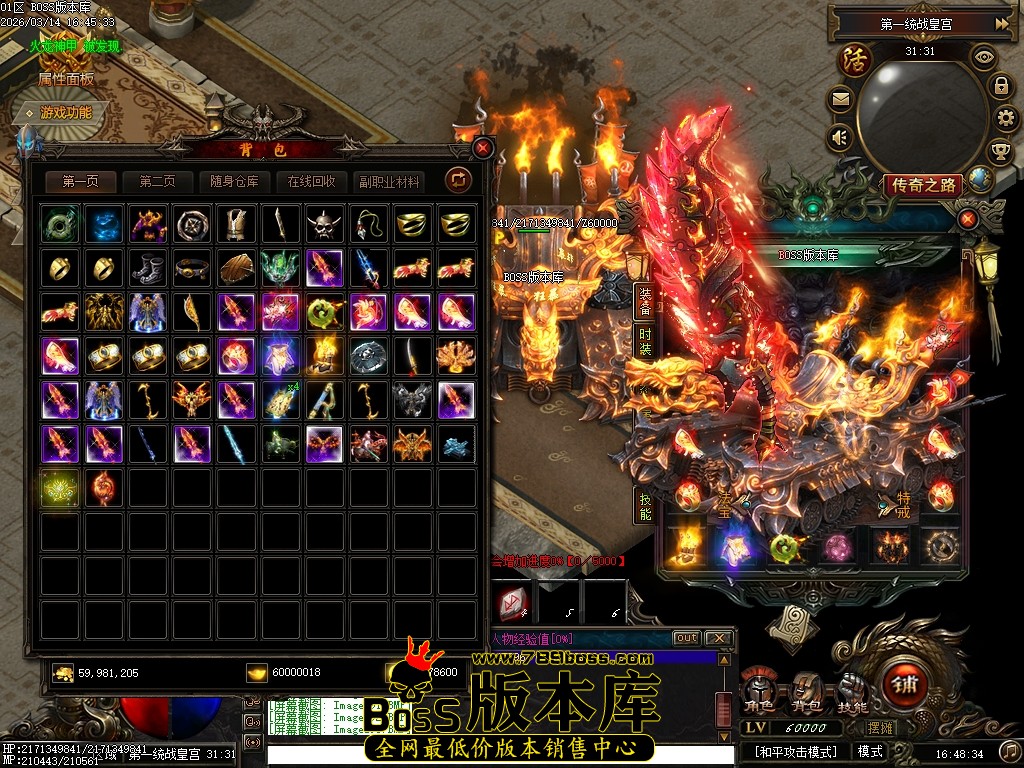
Task: Open the mail envelope icon
Action: click(x=840, y=99)
